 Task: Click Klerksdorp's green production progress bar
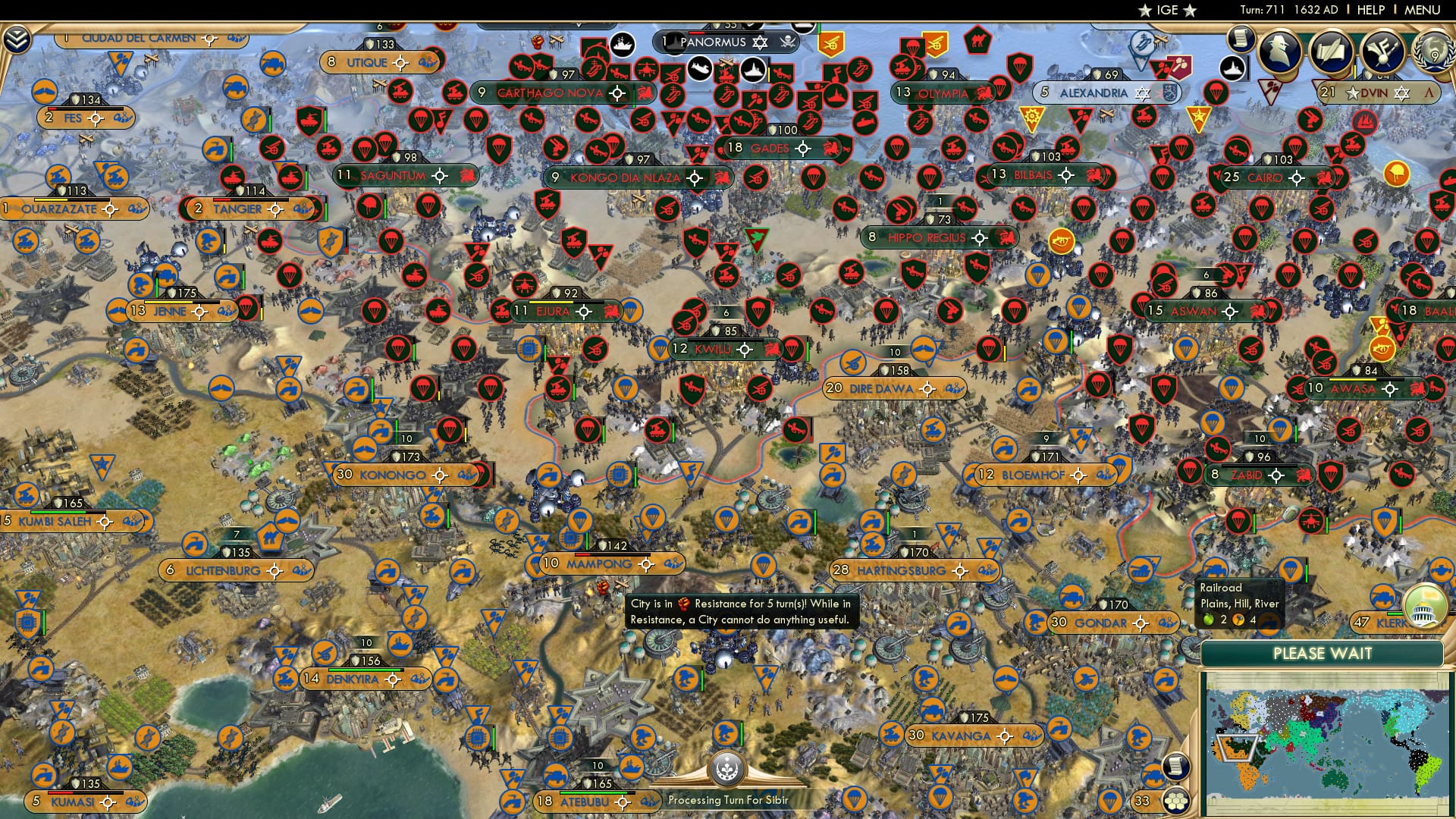(1395, 614)
